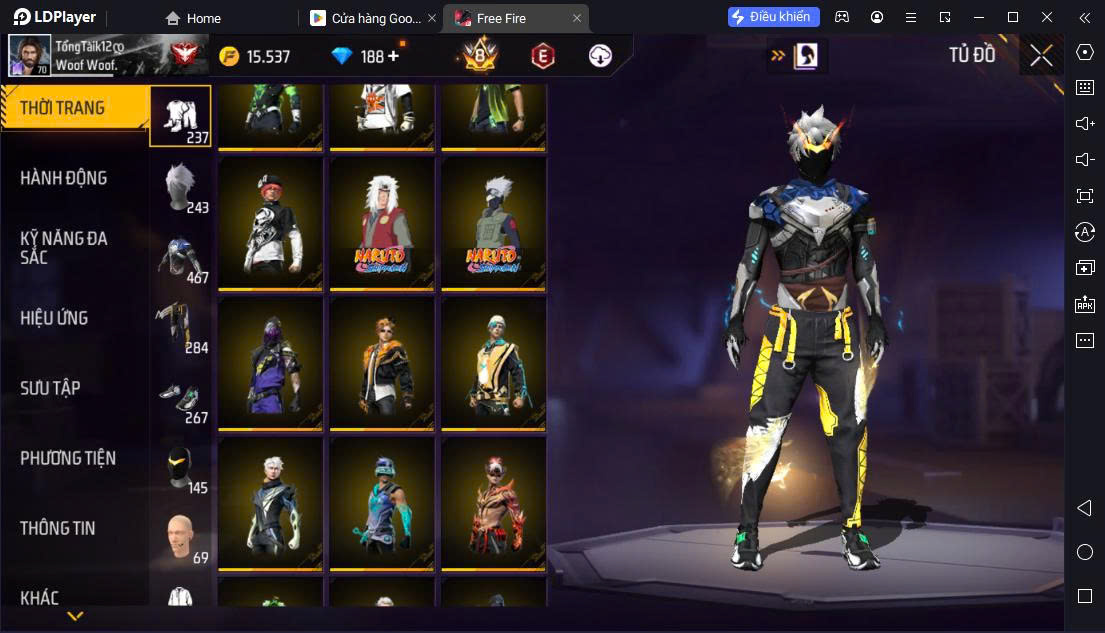The height and width of the screenshot is (633, 1105).
Task: Choose the Jiraiya Naruto outfit
Action: [x=382, y=222]
